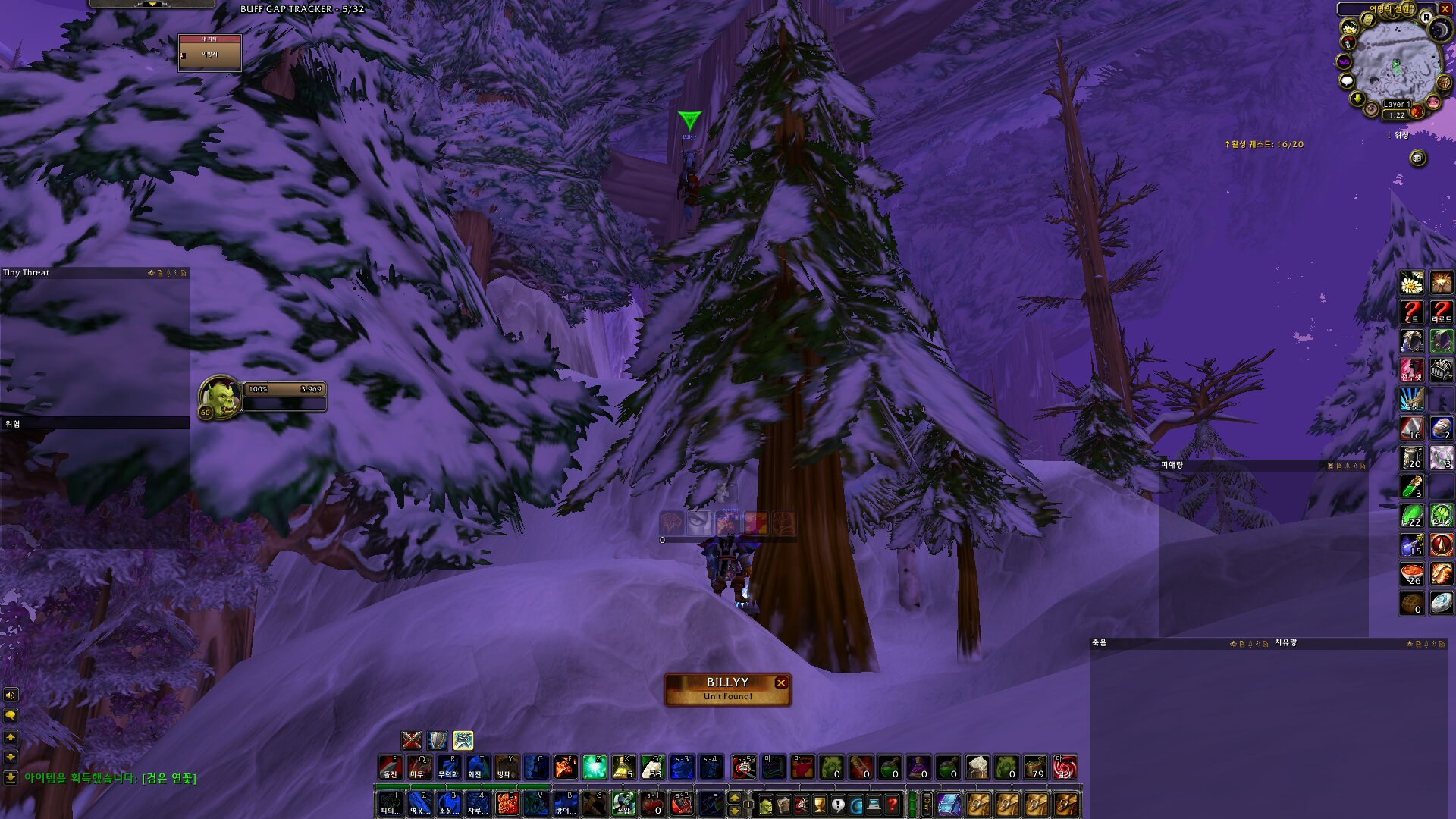Use the bandage stack showing 33
Screen dimensions: 1456x819
653,767
